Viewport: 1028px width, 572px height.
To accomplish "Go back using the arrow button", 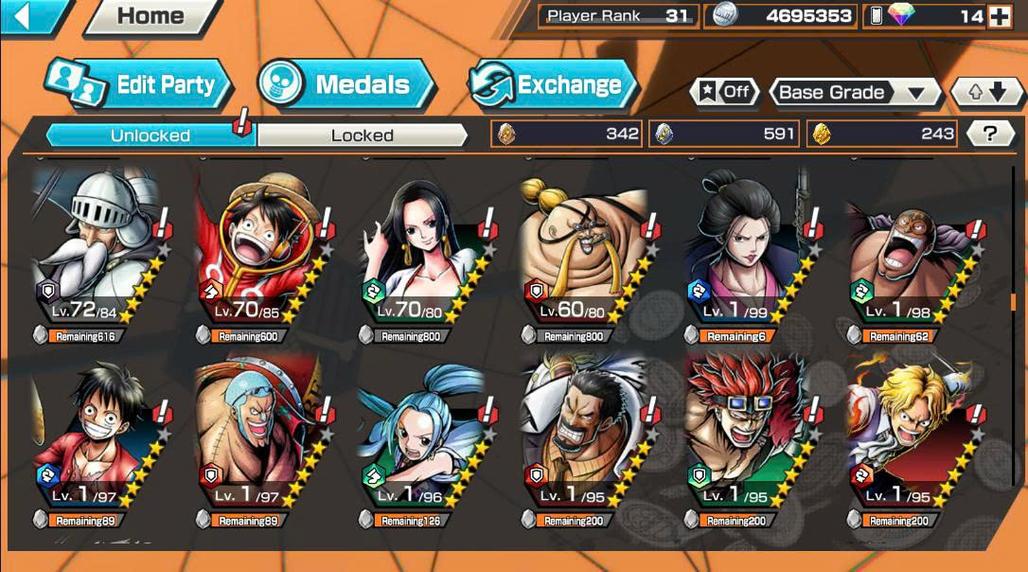I will (x=27, y=15).
